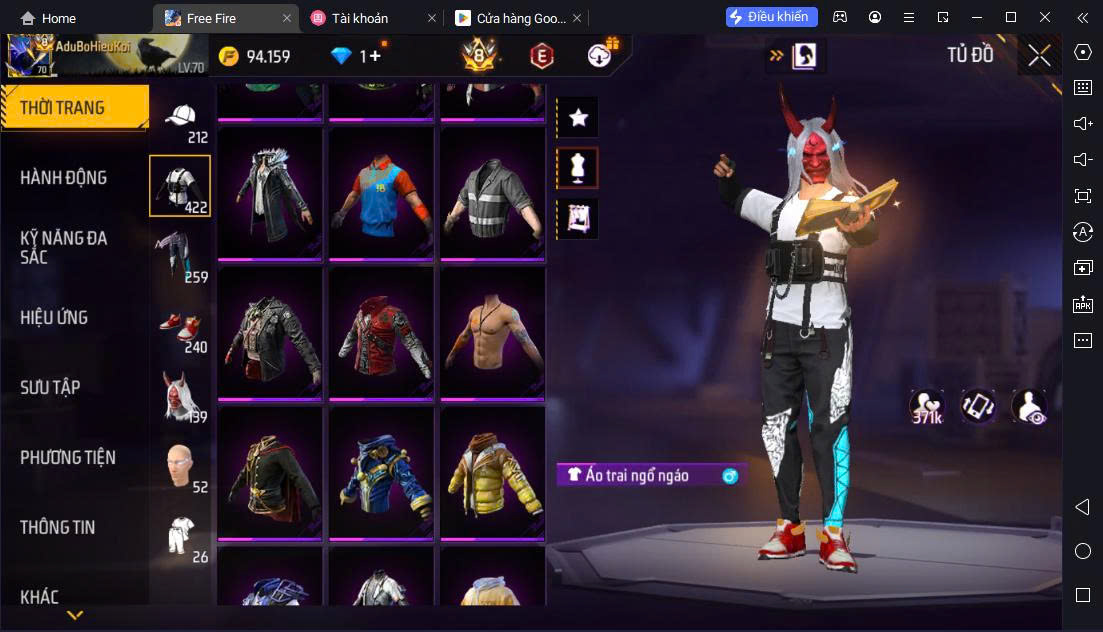Choose the Phương Tiện category
This screenshot has height=632, width=1103.
68,458
